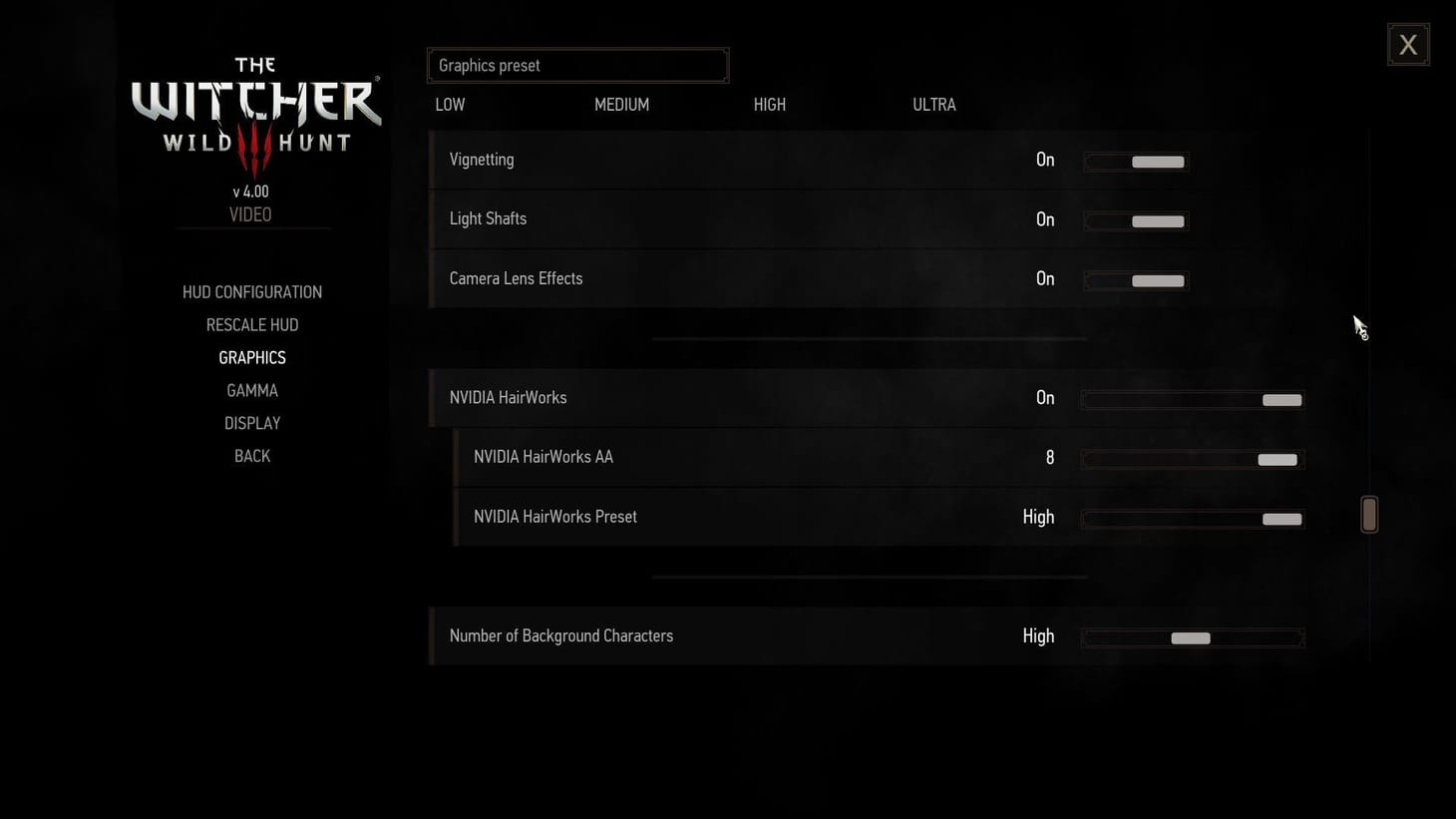Toggle Light Shafts off
The height and width of the screenshot is (819, 1456).
point(1135,220)
